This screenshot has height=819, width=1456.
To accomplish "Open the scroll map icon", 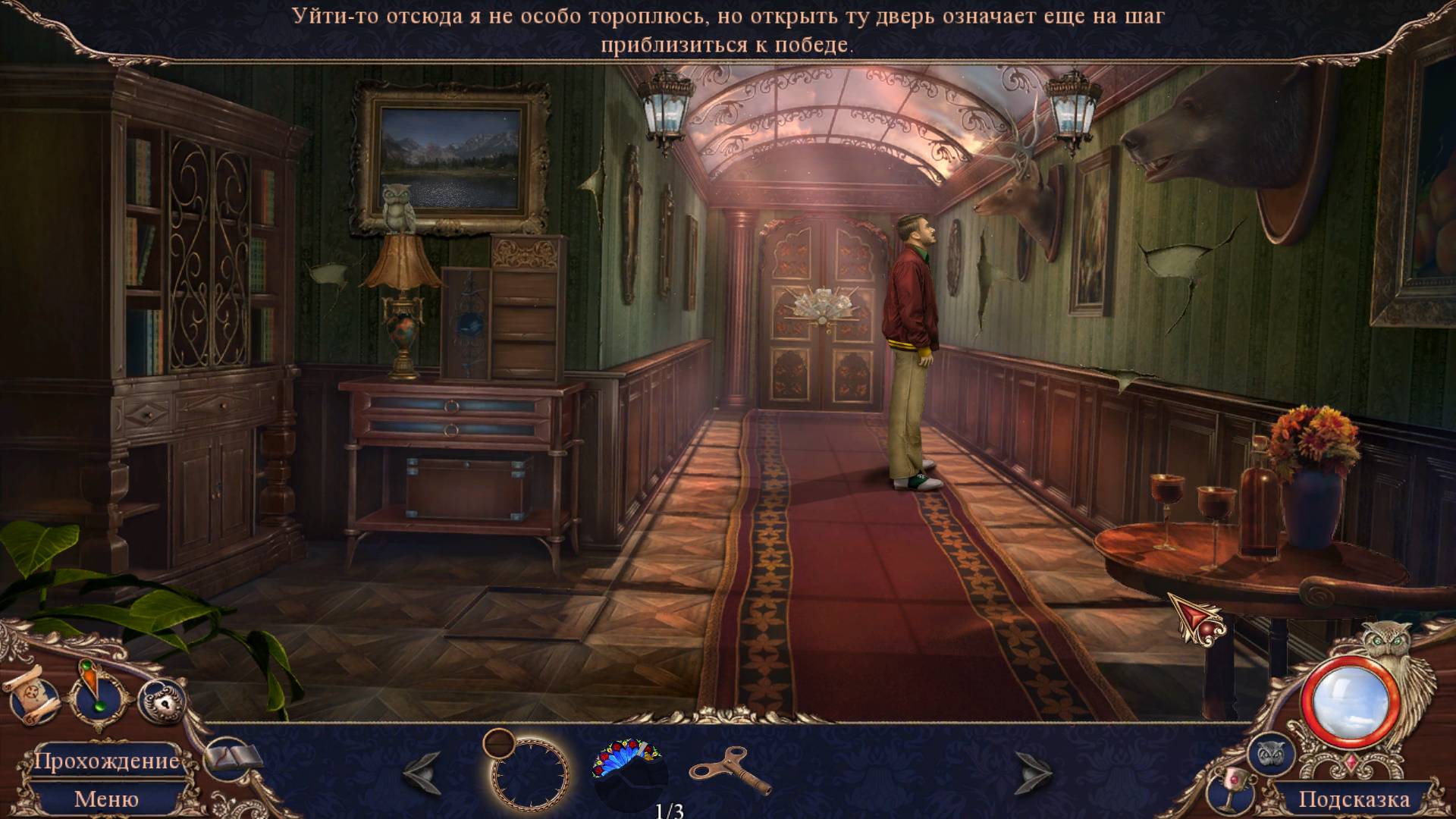I will pyautogui.click(x=32, y=694).
